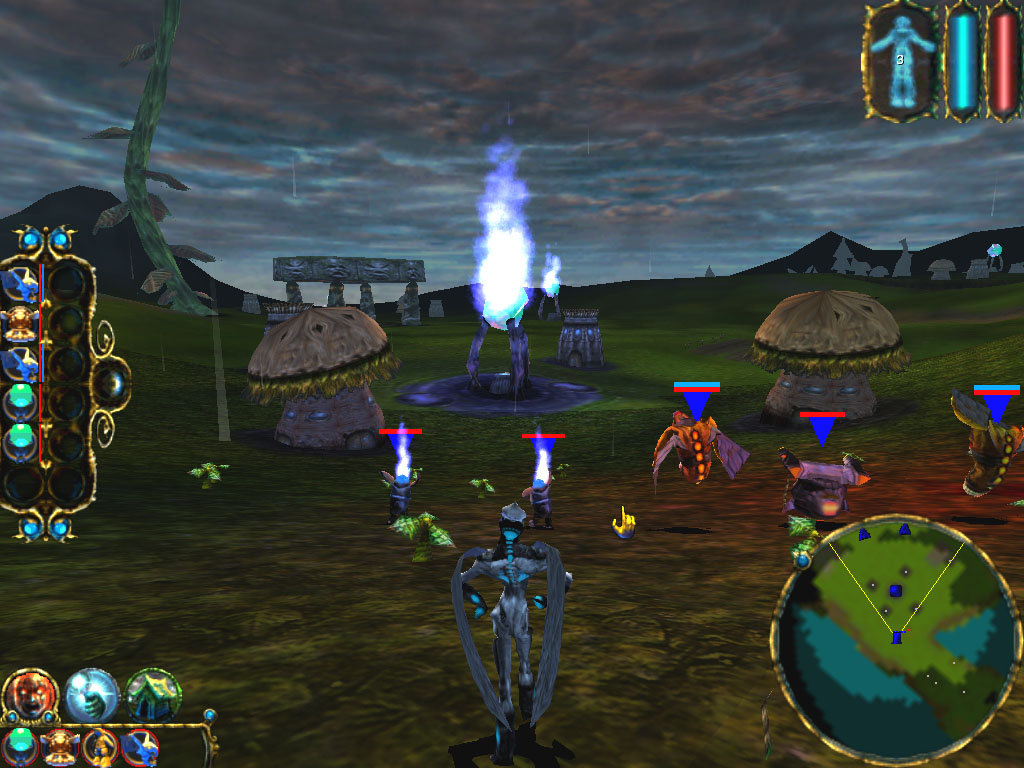Choose the golden creature in the bottom summon bar
The image size is (1024, 768).
click(61, 746)
